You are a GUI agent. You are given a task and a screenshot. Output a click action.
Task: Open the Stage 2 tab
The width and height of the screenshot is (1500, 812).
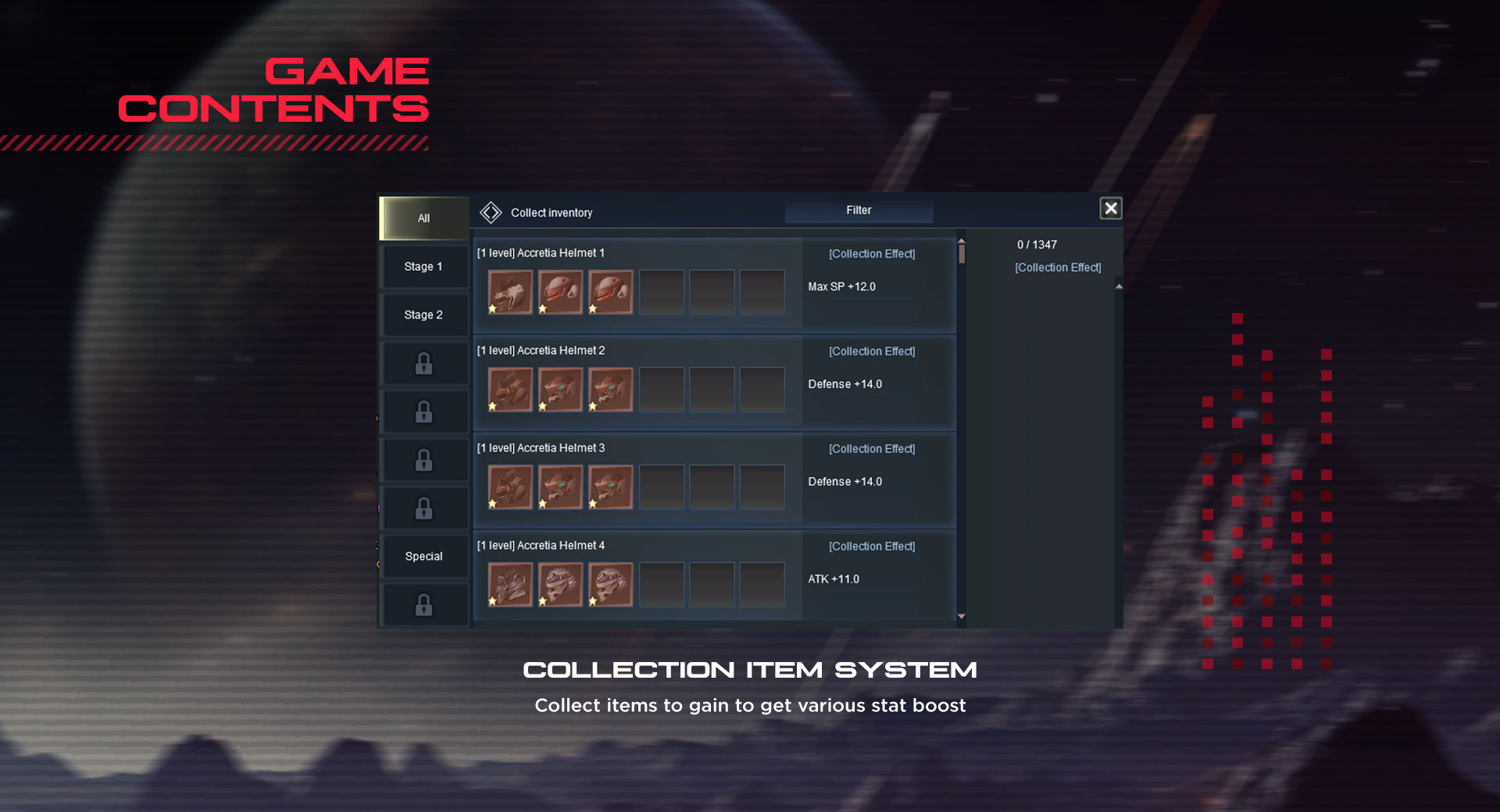point(423,315)
